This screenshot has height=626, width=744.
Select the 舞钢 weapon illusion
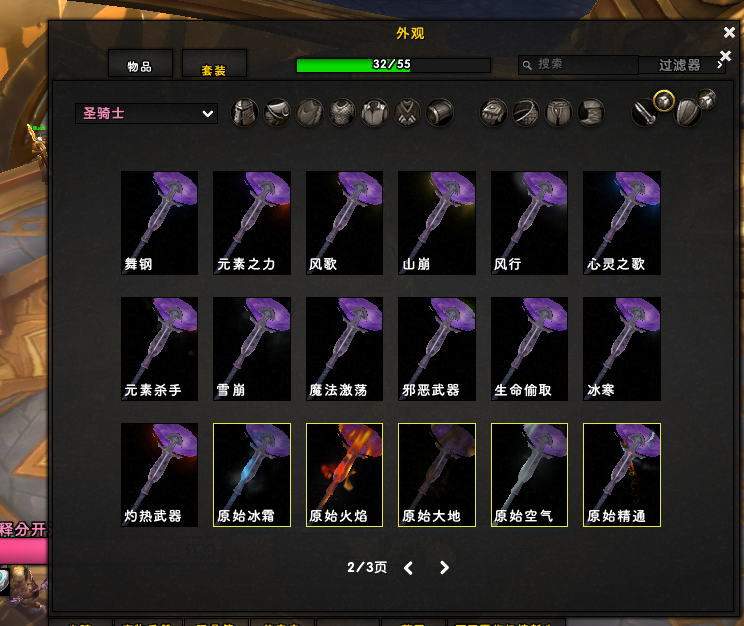(x=159, y=223)
